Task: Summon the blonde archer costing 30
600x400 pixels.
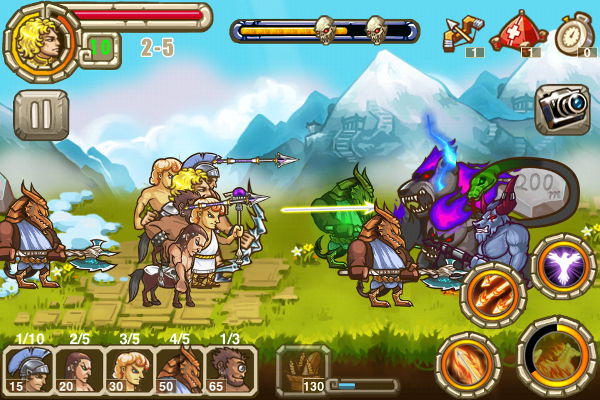Action: point(130,370)
